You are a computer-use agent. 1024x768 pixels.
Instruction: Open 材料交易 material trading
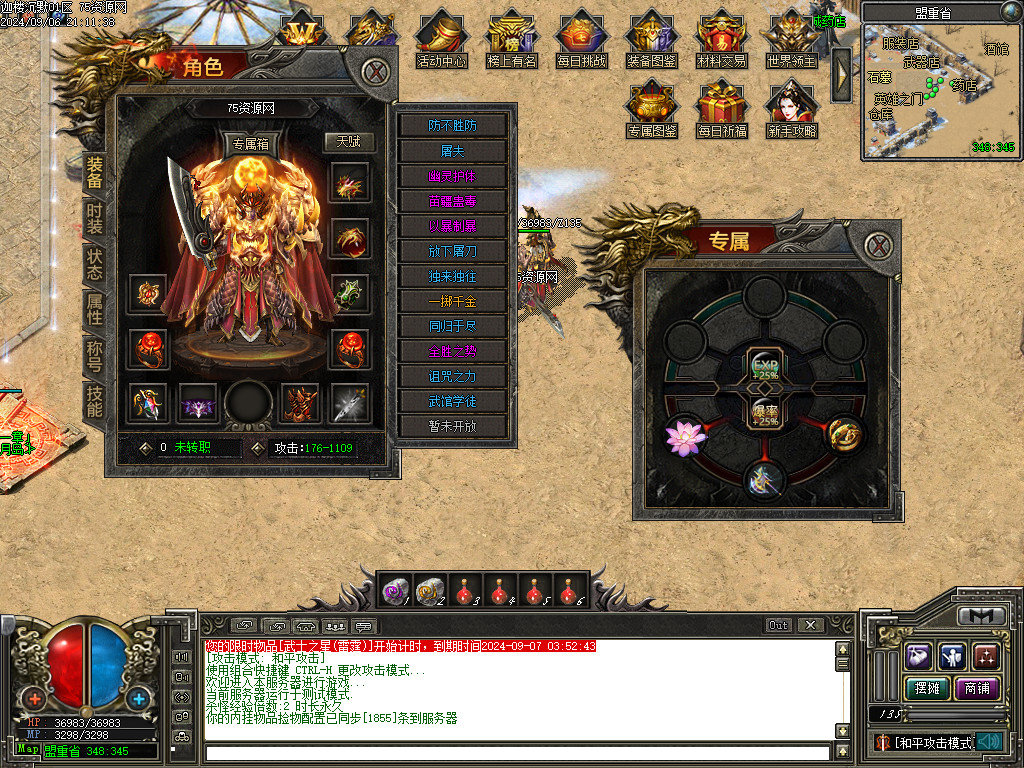point(722,40)
